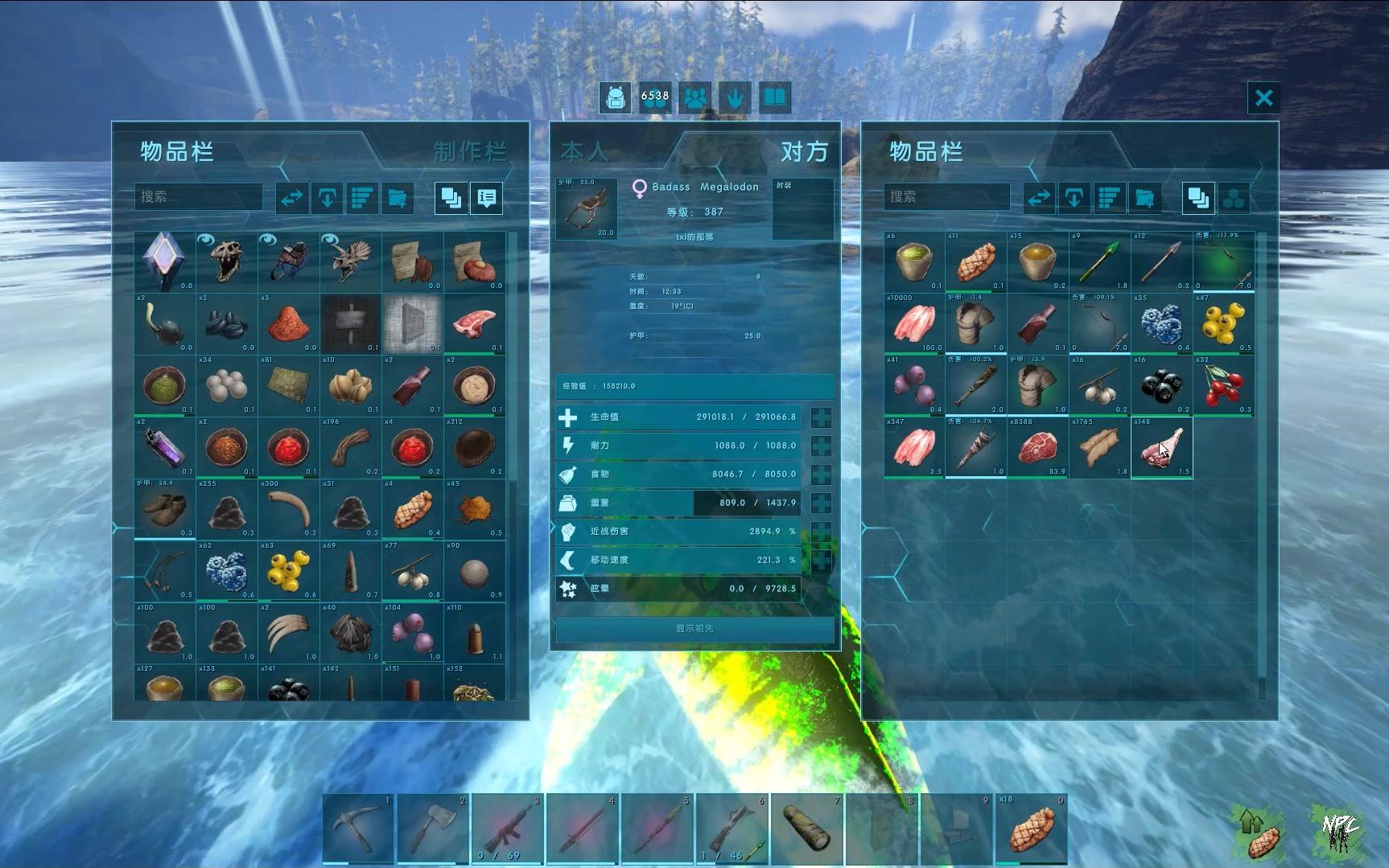Switch to the 本人 self tab
This screenshot has width=1389, height=868.
584,151
